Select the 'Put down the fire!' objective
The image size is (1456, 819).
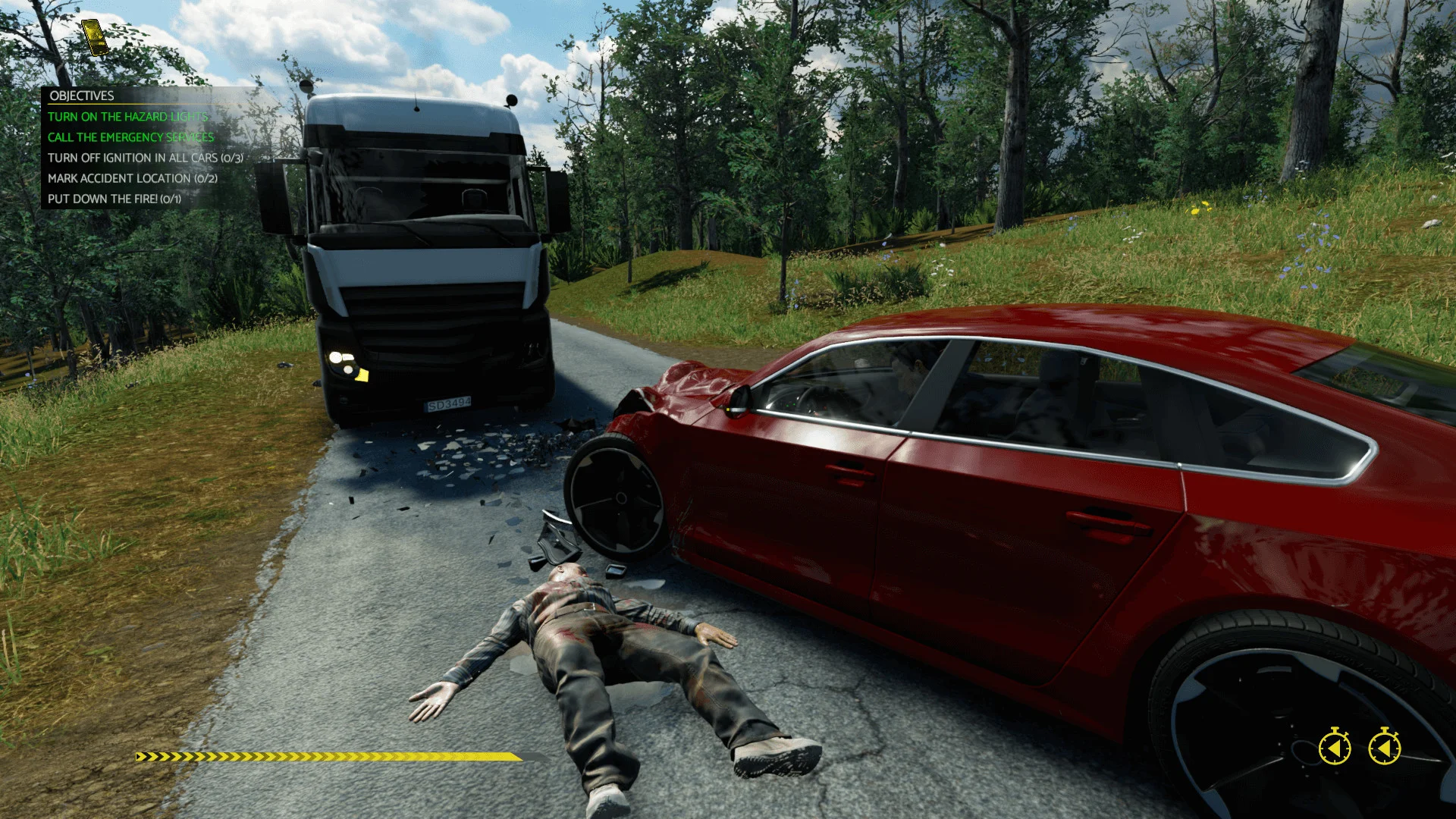tap(114, 199)
